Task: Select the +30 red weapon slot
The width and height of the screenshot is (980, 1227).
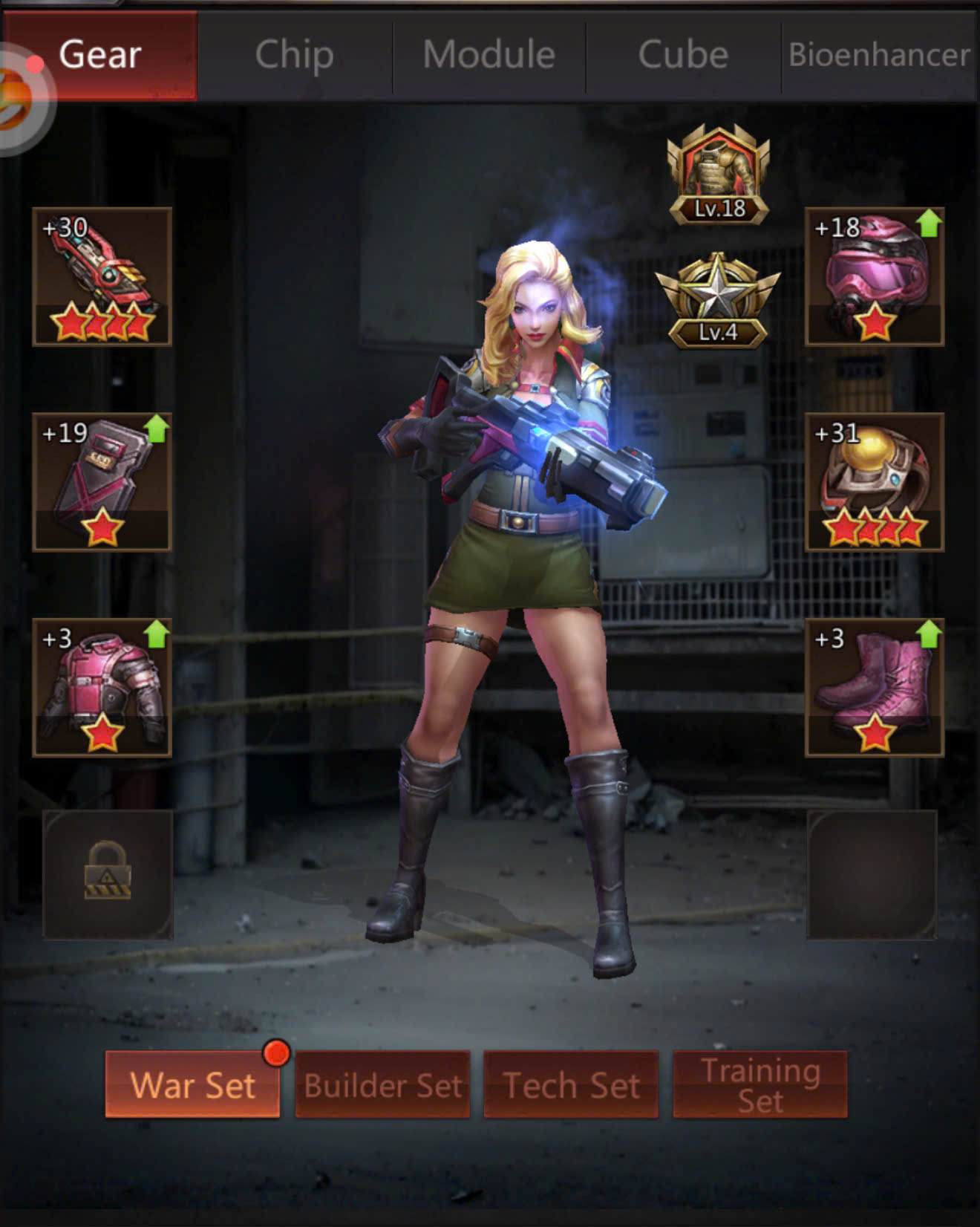Action: (102, 276)
